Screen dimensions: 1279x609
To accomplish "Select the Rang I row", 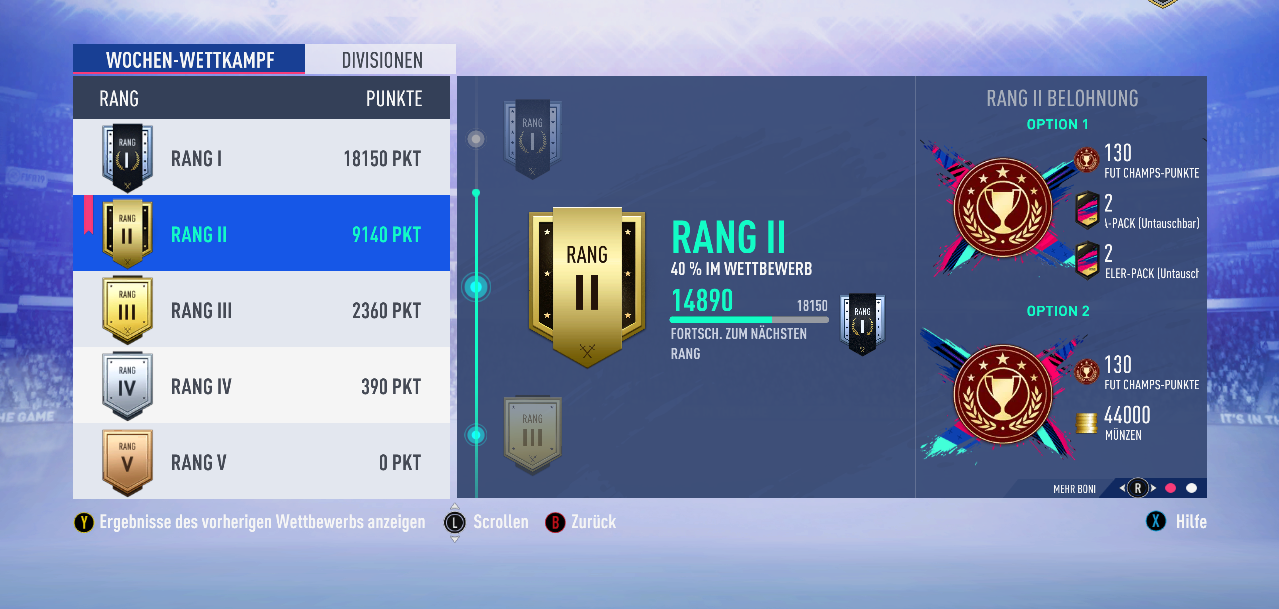I will pyautogui.click(x=261, y=158).
